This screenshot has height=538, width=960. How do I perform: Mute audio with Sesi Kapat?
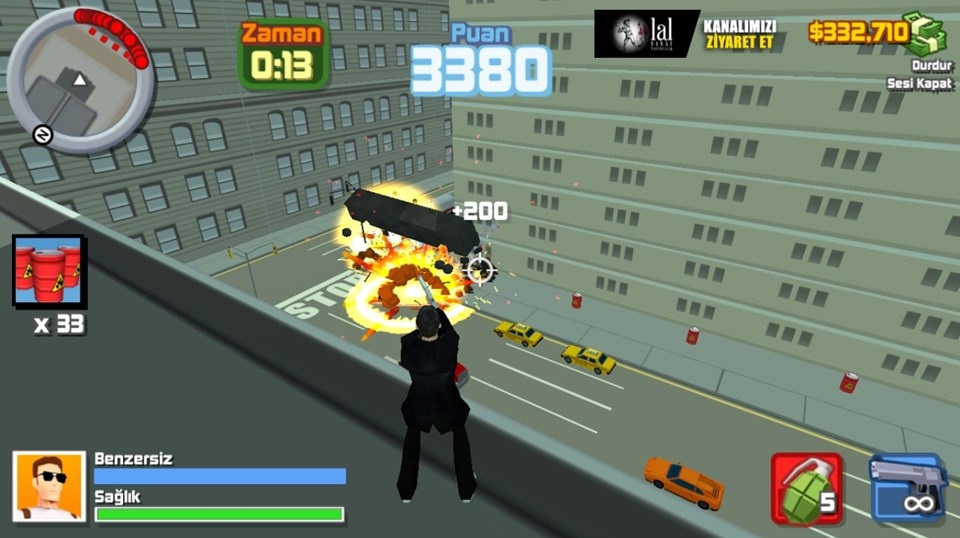[922, 83]
